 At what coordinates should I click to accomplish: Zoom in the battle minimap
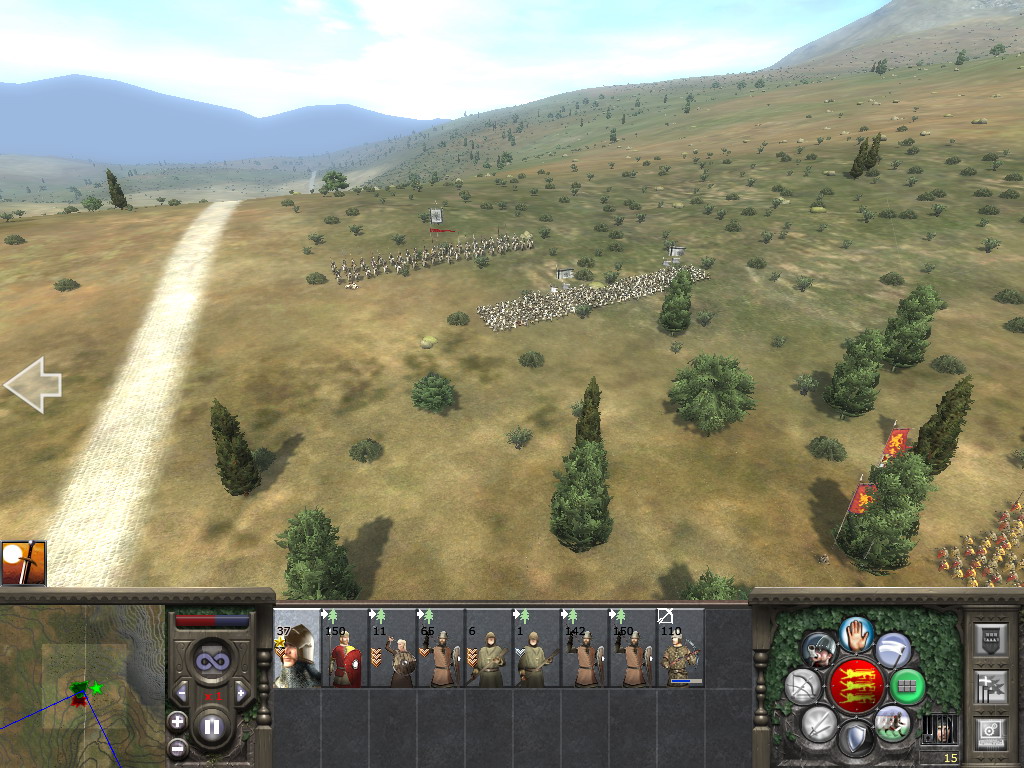click(177, 721)
